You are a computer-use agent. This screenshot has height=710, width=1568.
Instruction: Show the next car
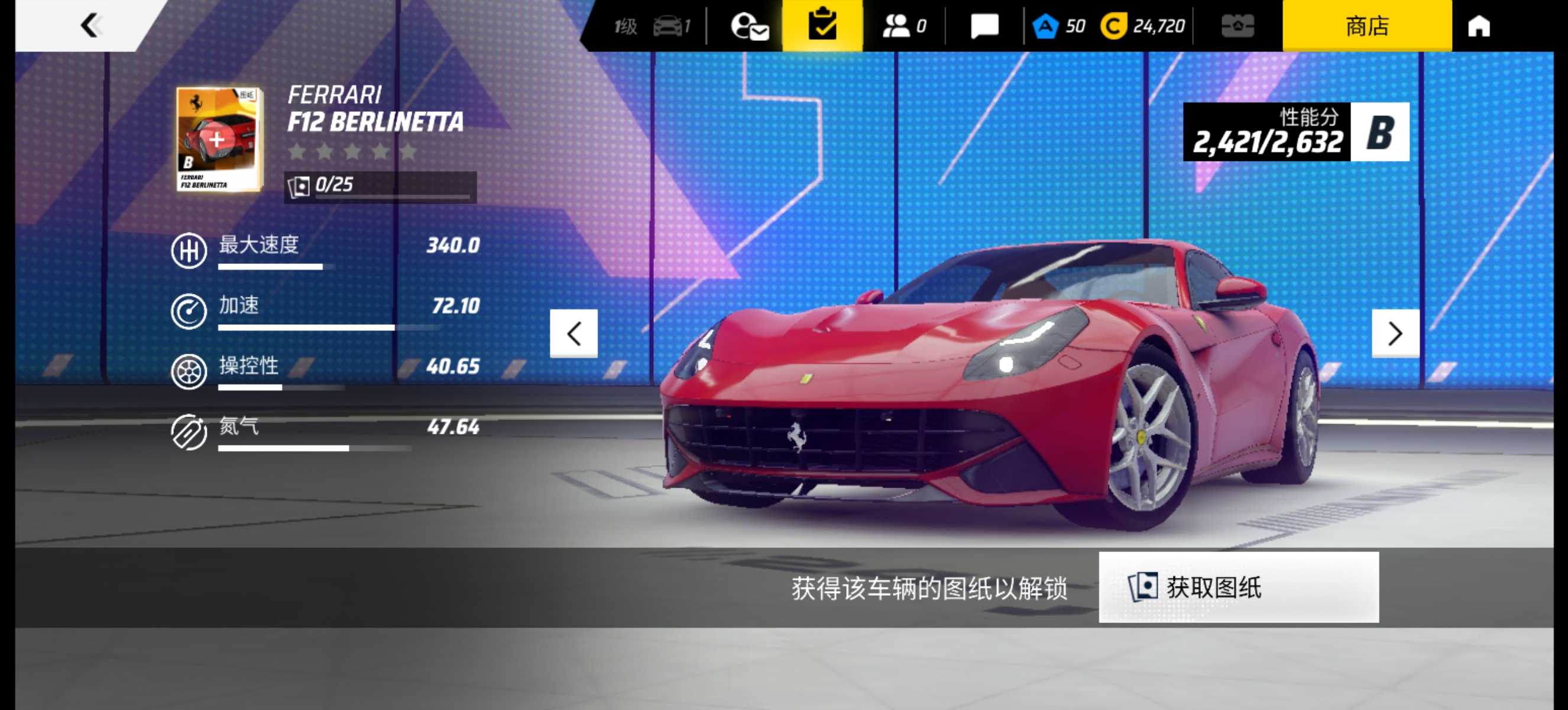pos(1395,333)
